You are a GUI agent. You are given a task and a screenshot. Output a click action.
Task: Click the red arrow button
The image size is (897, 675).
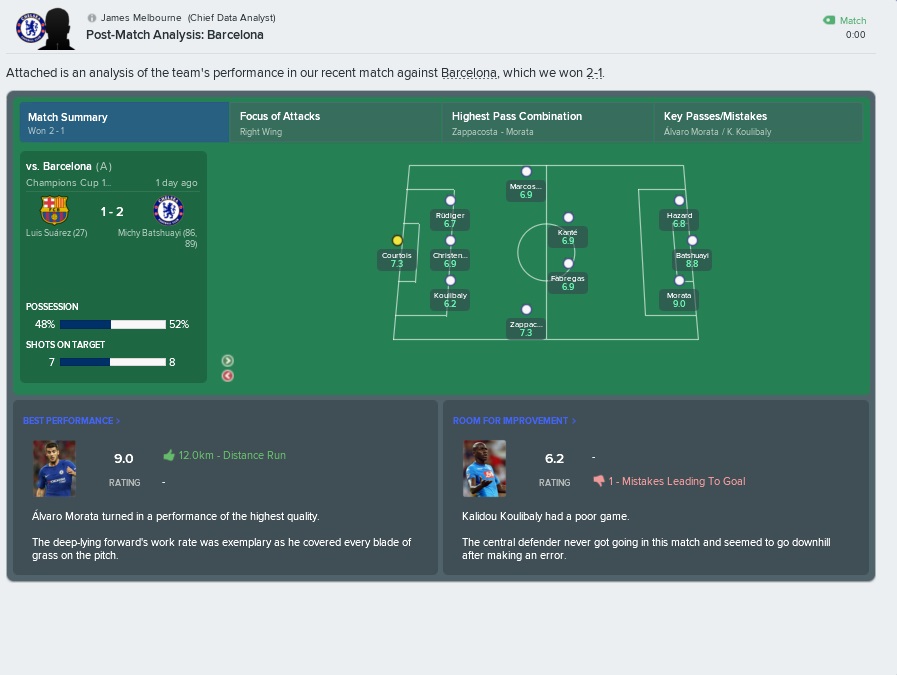pyautogui.click(x=228, y=376)
